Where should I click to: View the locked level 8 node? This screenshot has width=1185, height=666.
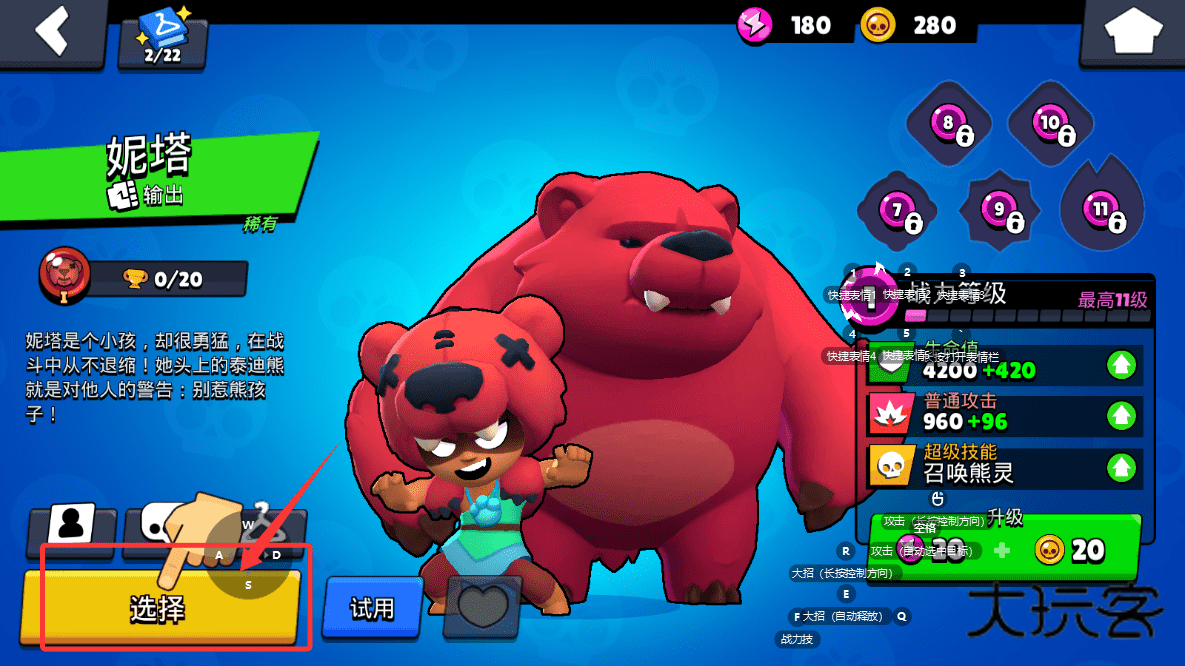(x=948, y=125)
